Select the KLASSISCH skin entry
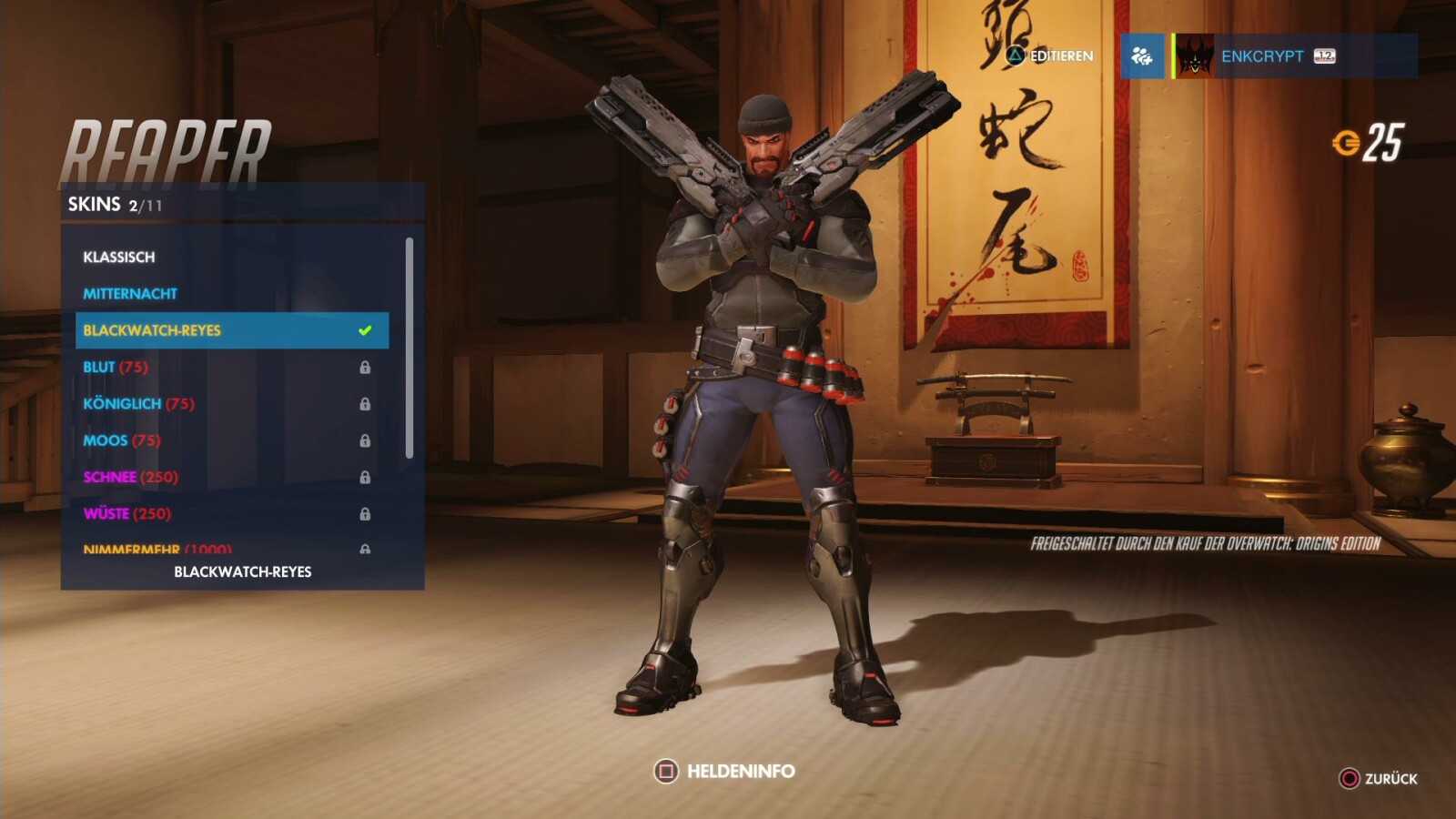This screenshot has height=819, width=1456. (119, 257)
